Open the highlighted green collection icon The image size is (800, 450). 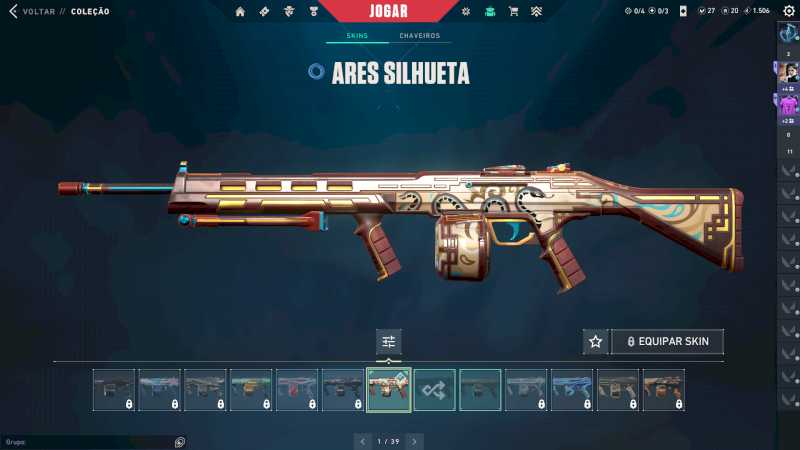(x=490, y=12)
